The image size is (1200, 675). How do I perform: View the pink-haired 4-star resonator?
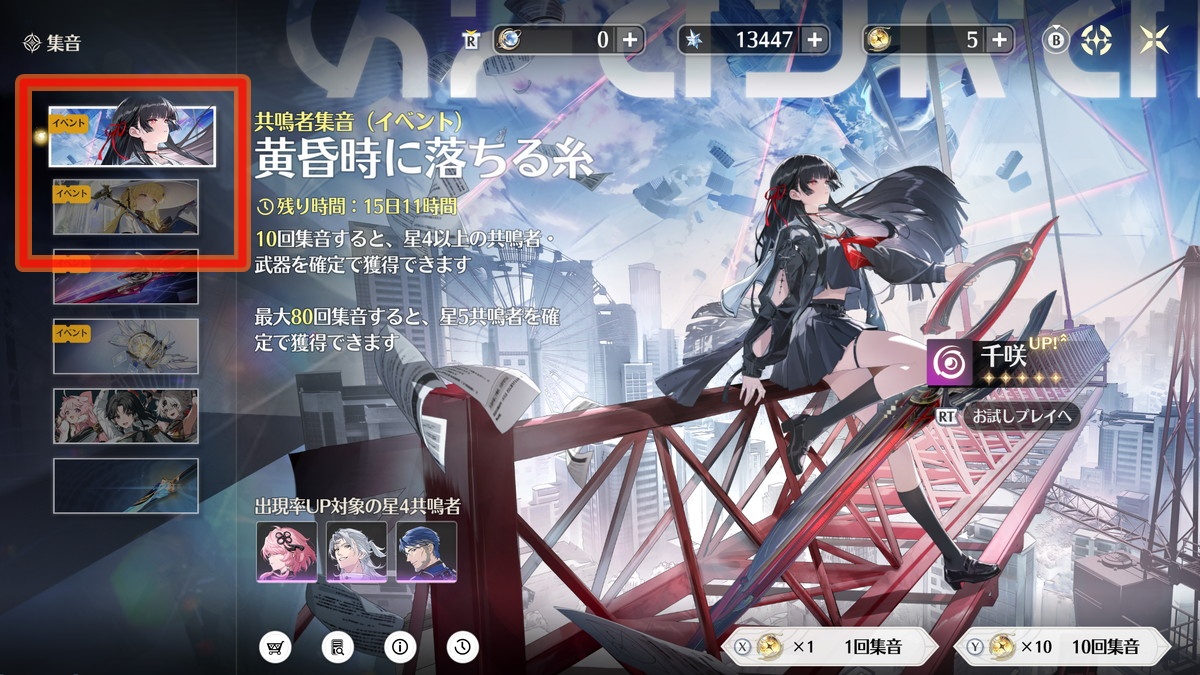click(x=287, y=551)
